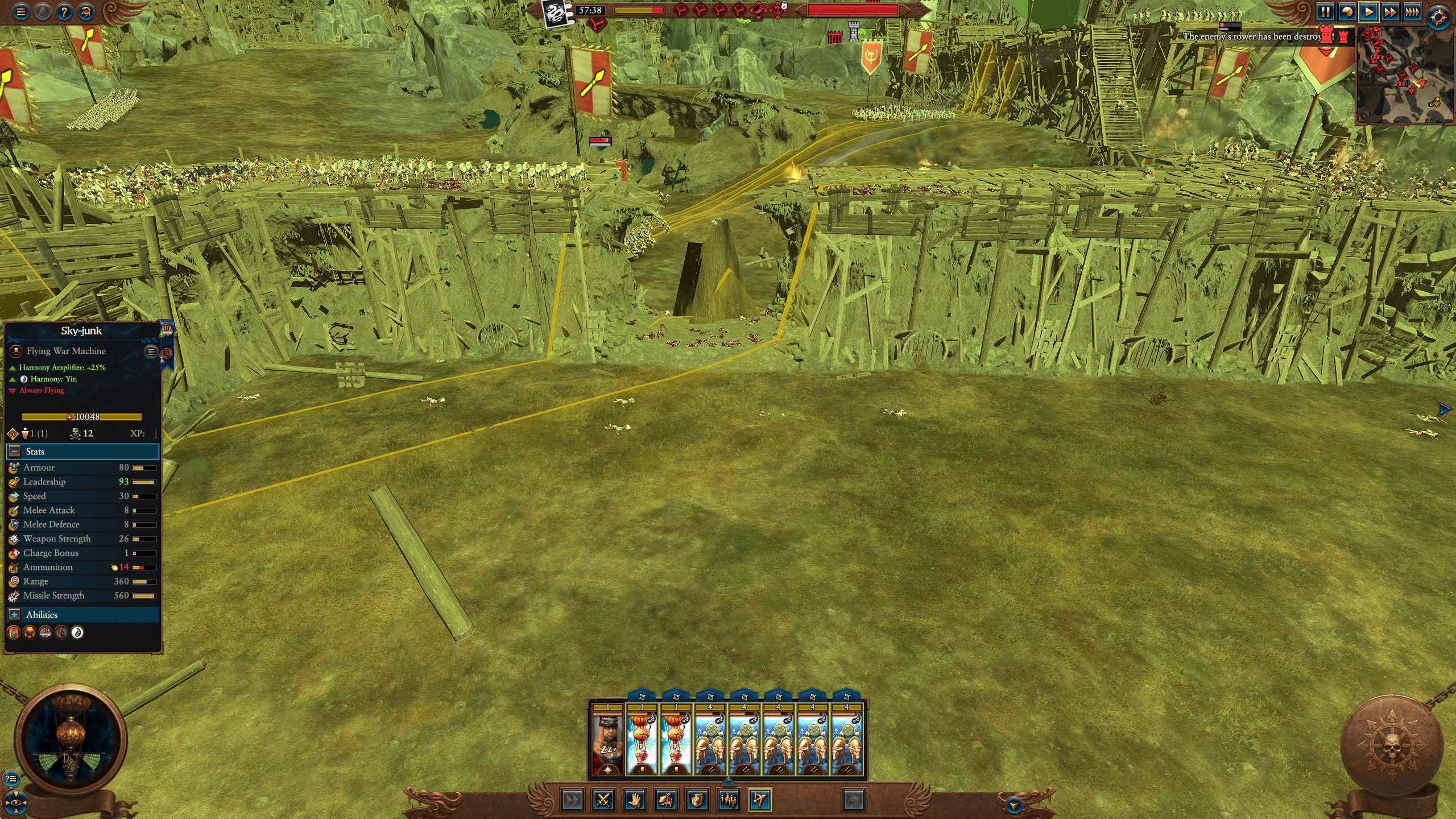Viewport: 1456px width, 819px height.
Task: Click the Sky-junk health bar
Action: click(81, 417)
